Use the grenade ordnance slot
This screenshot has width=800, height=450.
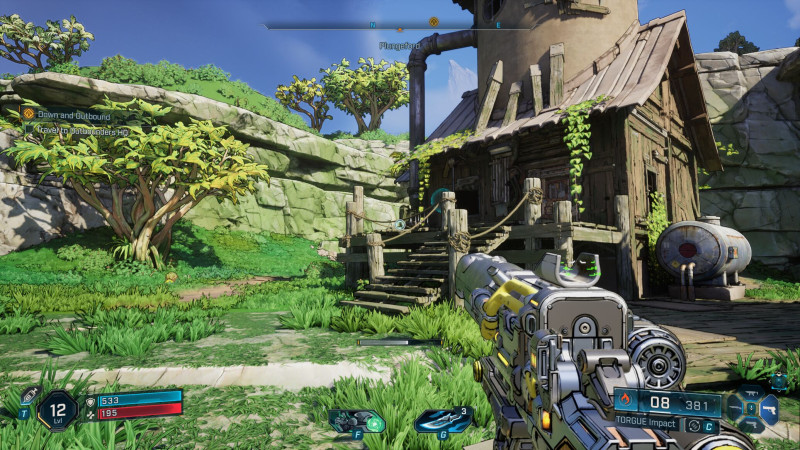(441, 420)
